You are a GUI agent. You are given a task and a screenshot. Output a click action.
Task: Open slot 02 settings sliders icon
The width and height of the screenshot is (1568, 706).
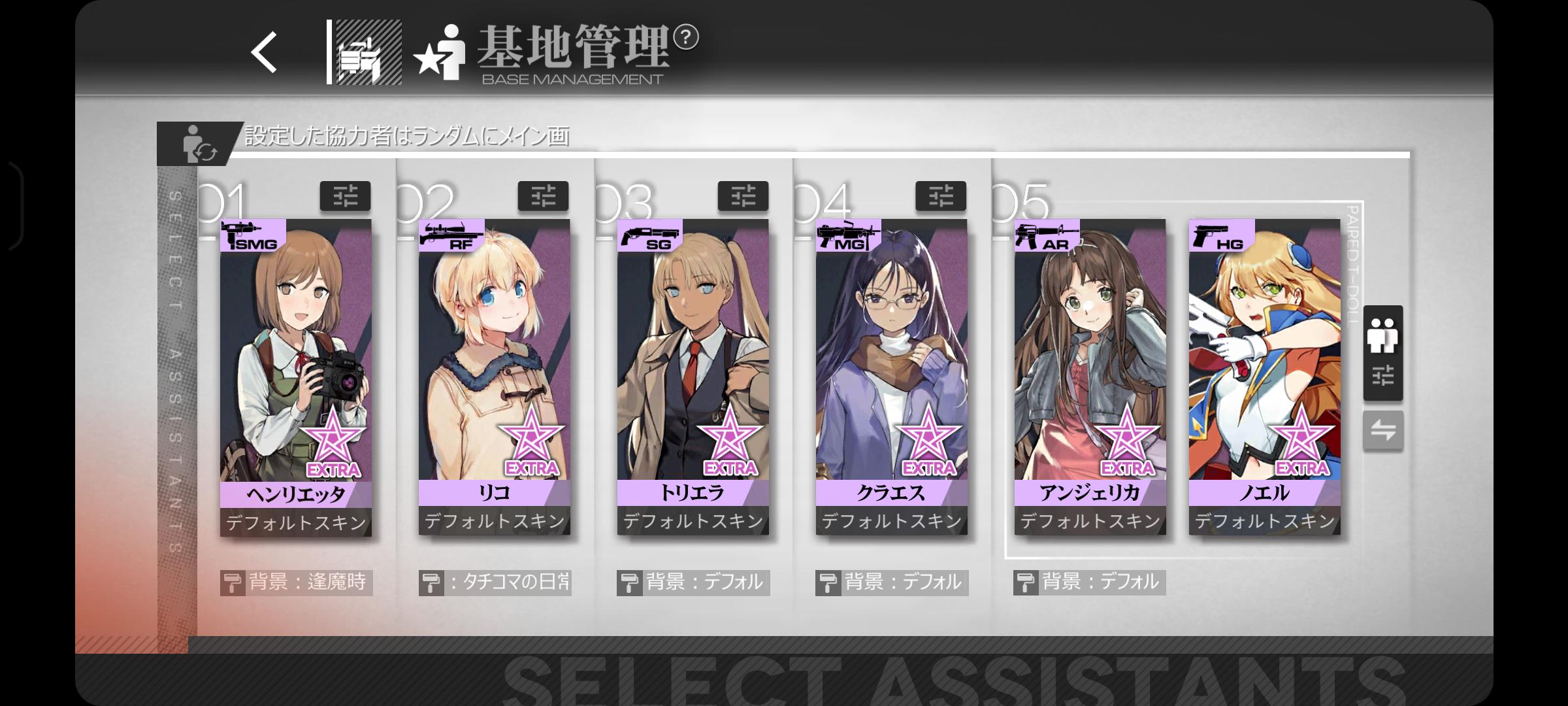(544, 196)
